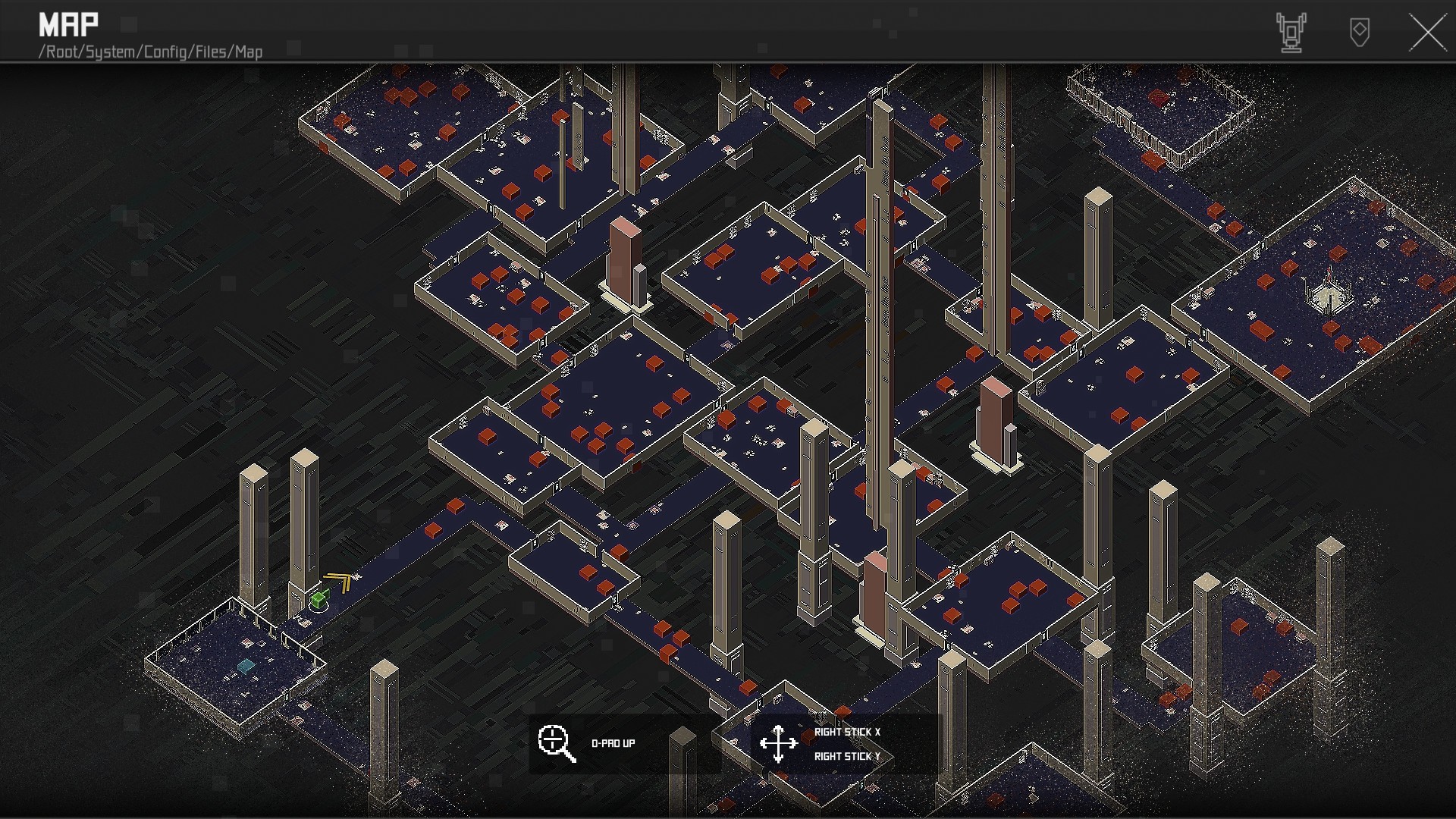Click the close X to exit the map
This screenshot has height=819, width=1456.
coord(1428,33)
